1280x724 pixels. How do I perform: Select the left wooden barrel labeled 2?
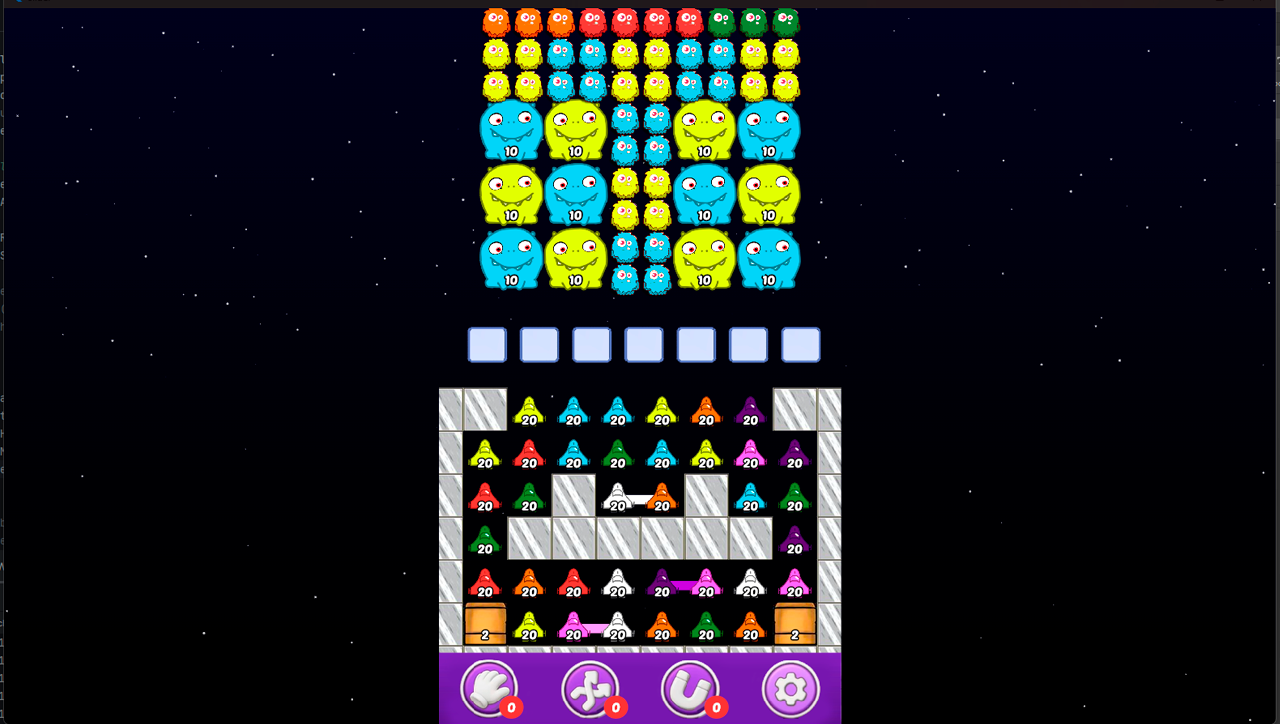click(x=486, y=625)
